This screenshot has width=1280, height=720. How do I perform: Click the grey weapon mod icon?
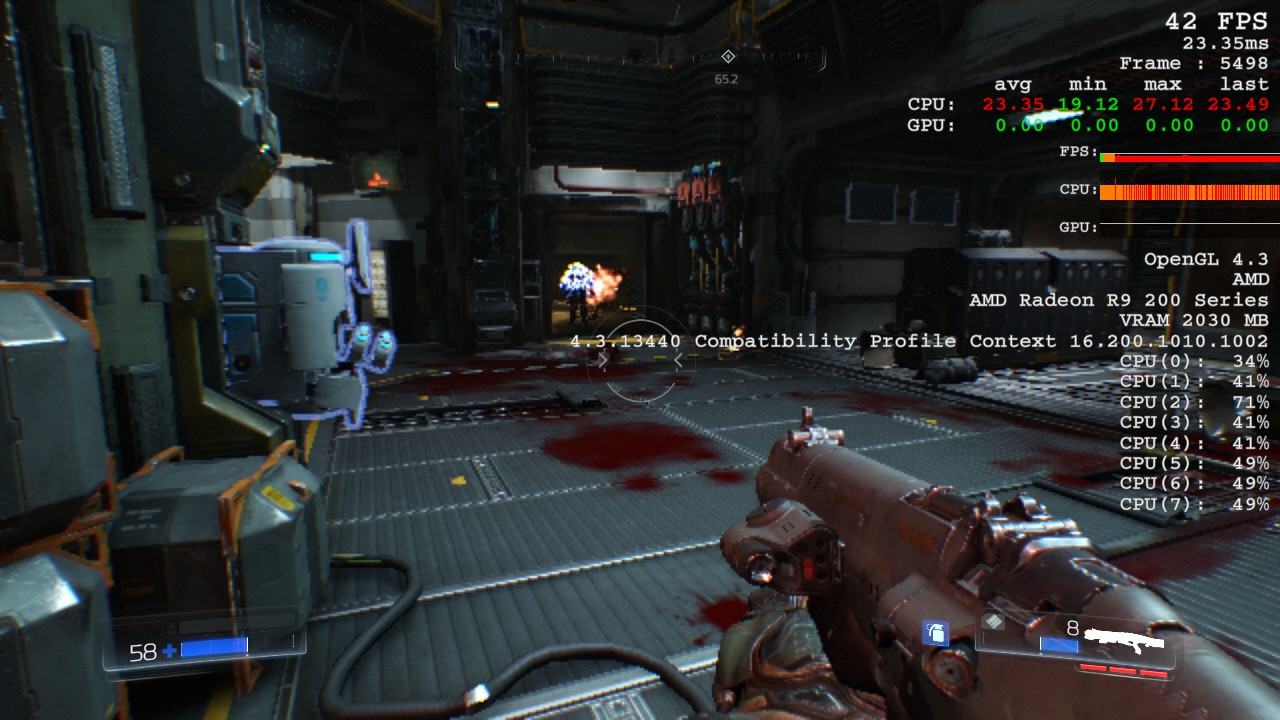pyautogui.click(x=992, y=621)
